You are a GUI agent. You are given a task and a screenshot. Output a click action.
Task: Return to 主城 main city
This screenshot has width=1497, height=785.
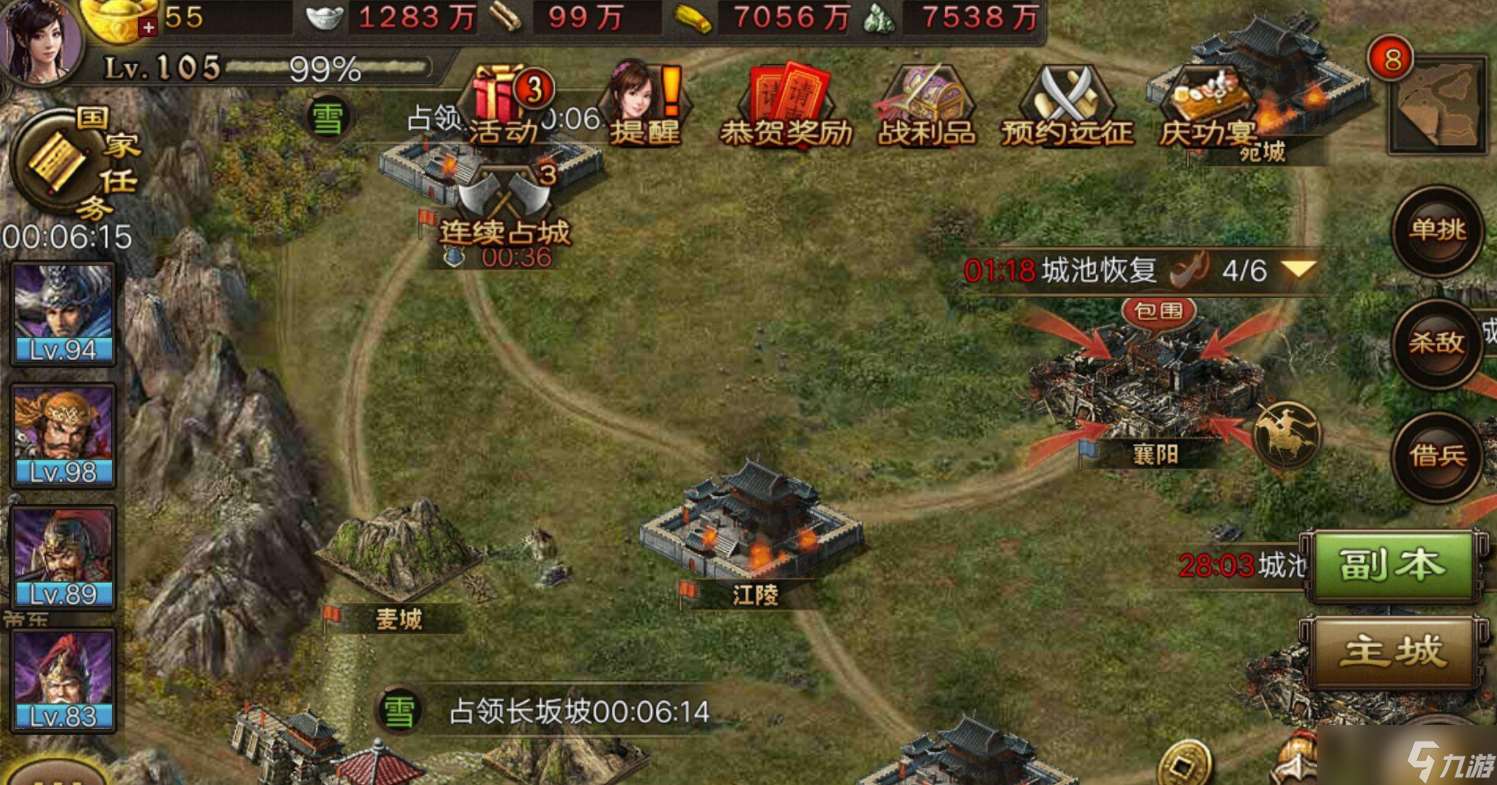[x=1393, y=651]
